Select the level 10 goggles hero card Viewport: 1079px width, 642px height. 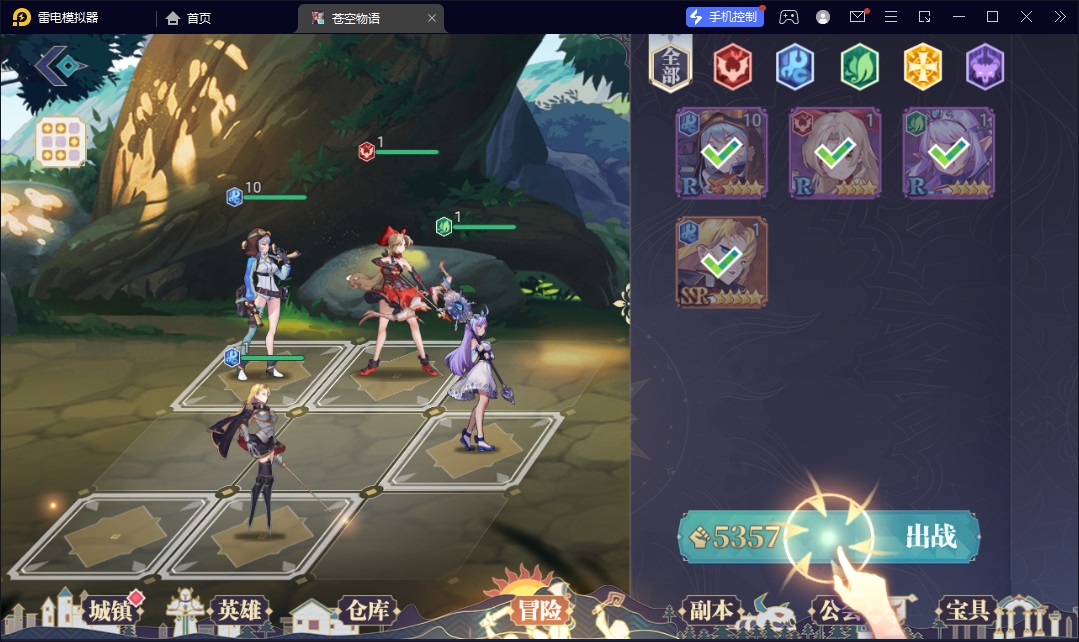click(x=721, y=153)
